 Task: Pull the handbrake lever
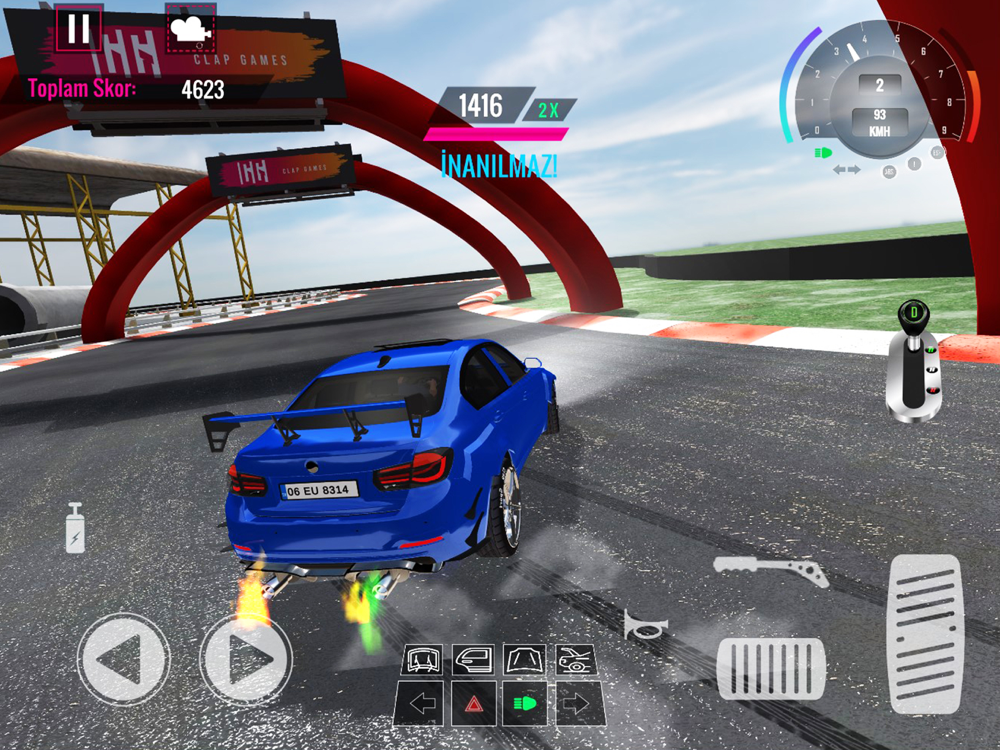pyautogui.click(x=771, y=573)
